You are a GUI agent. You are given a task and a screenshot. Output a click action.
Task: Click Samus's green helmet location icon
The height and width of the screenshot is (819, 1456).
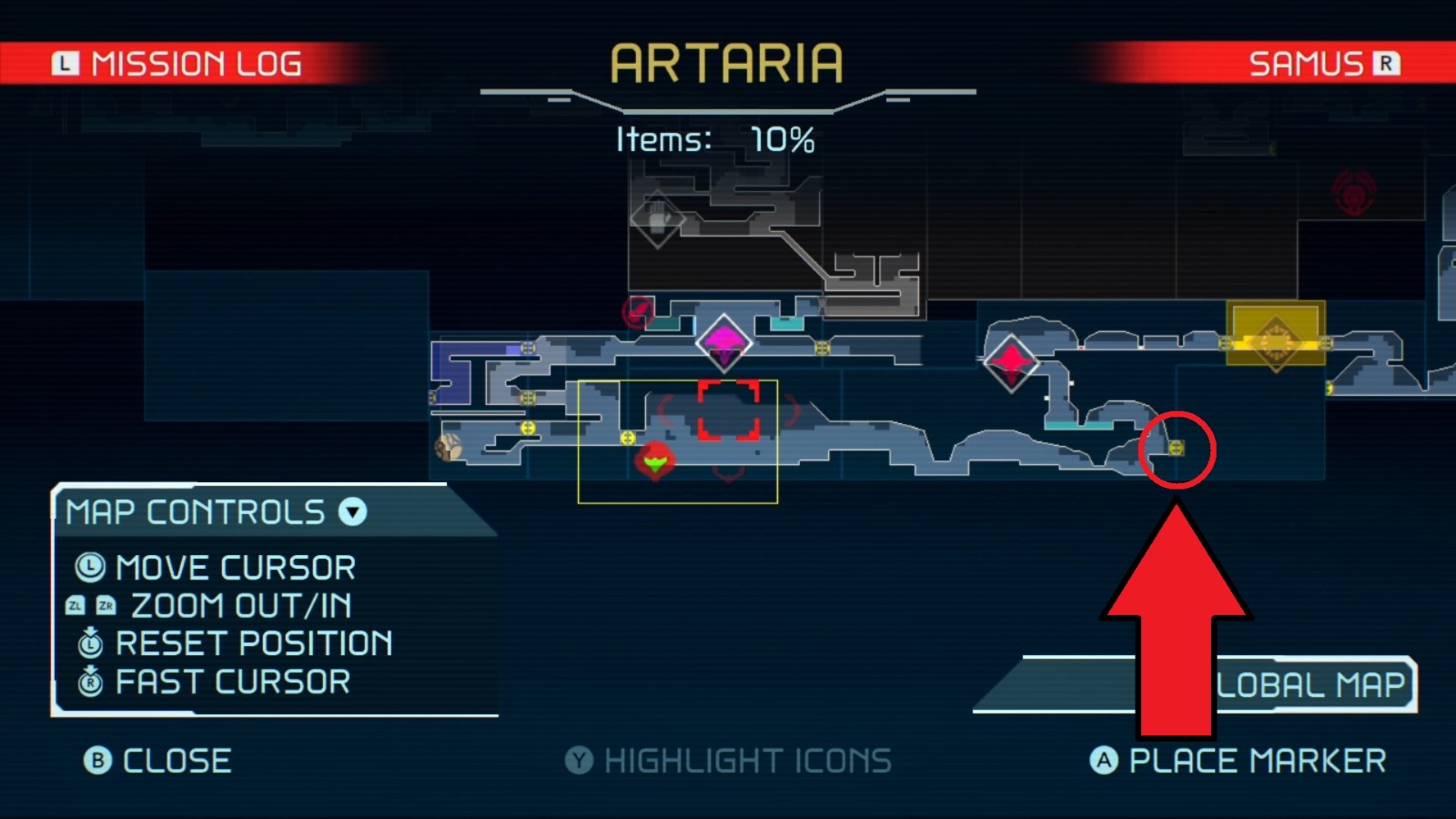tap(657, 460)
